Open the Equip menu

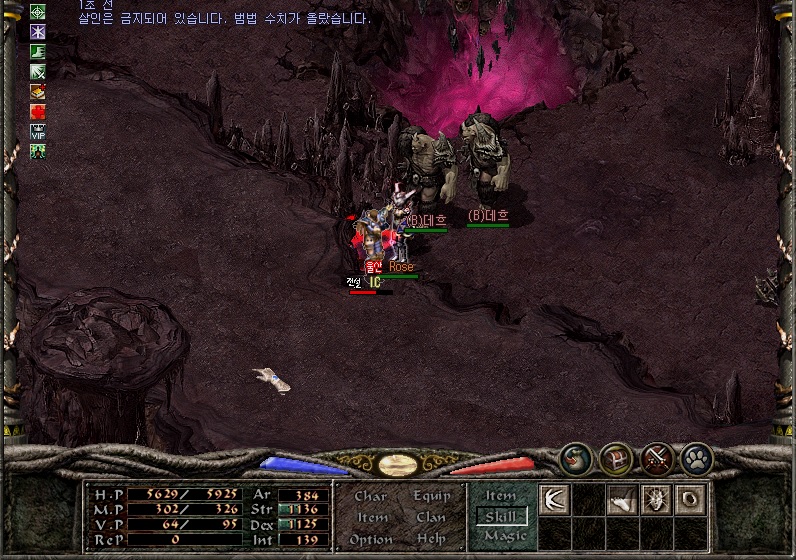pyautogui.click(x=431, y=496)
